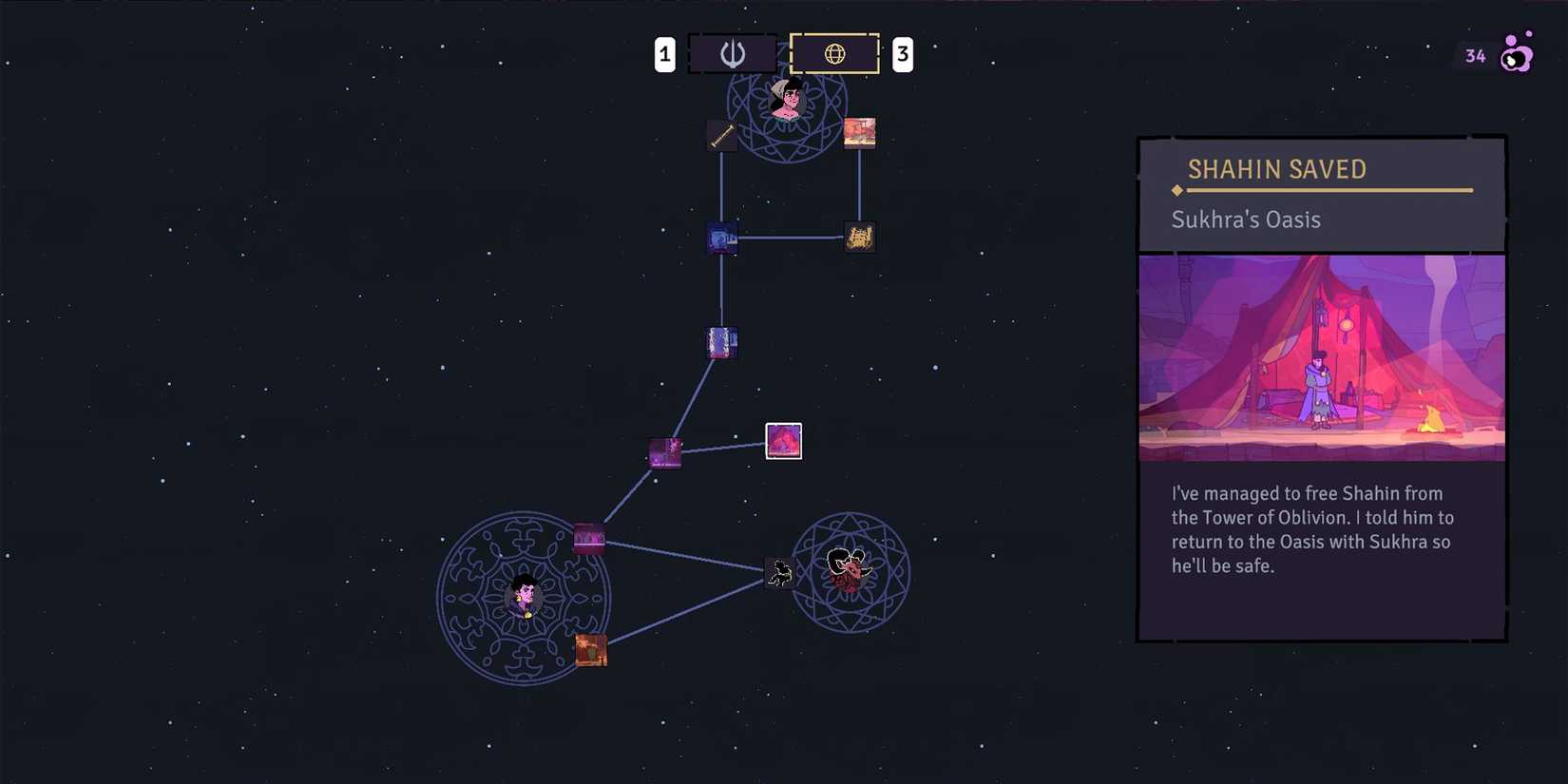Select the trident emblem tab
The height and width of the screenshot is (784, 1568).
732,53
